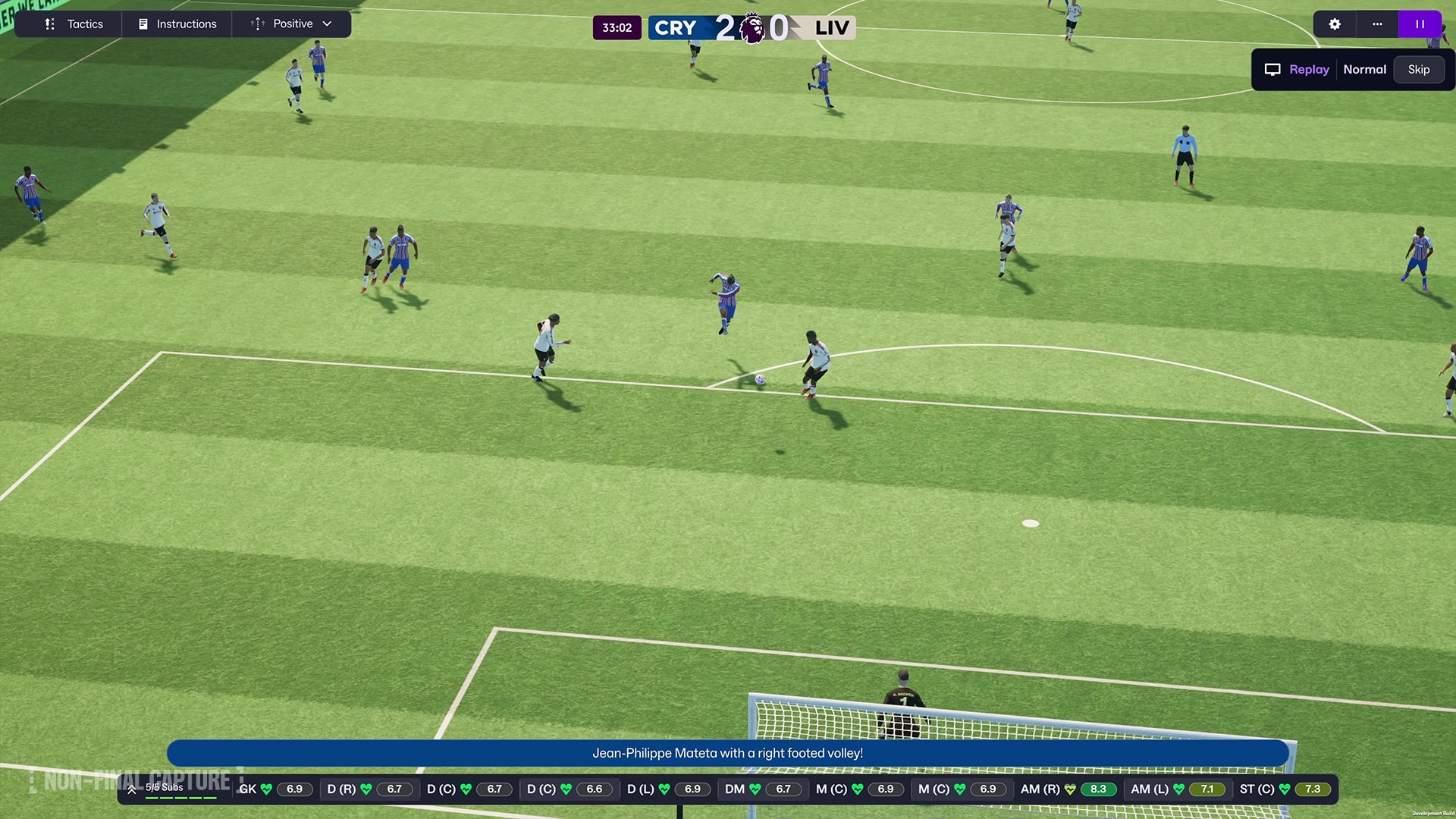The image size is (1456, 819).
Task: Collapse the player ratings bar chevron
Action: coord(132,789)
